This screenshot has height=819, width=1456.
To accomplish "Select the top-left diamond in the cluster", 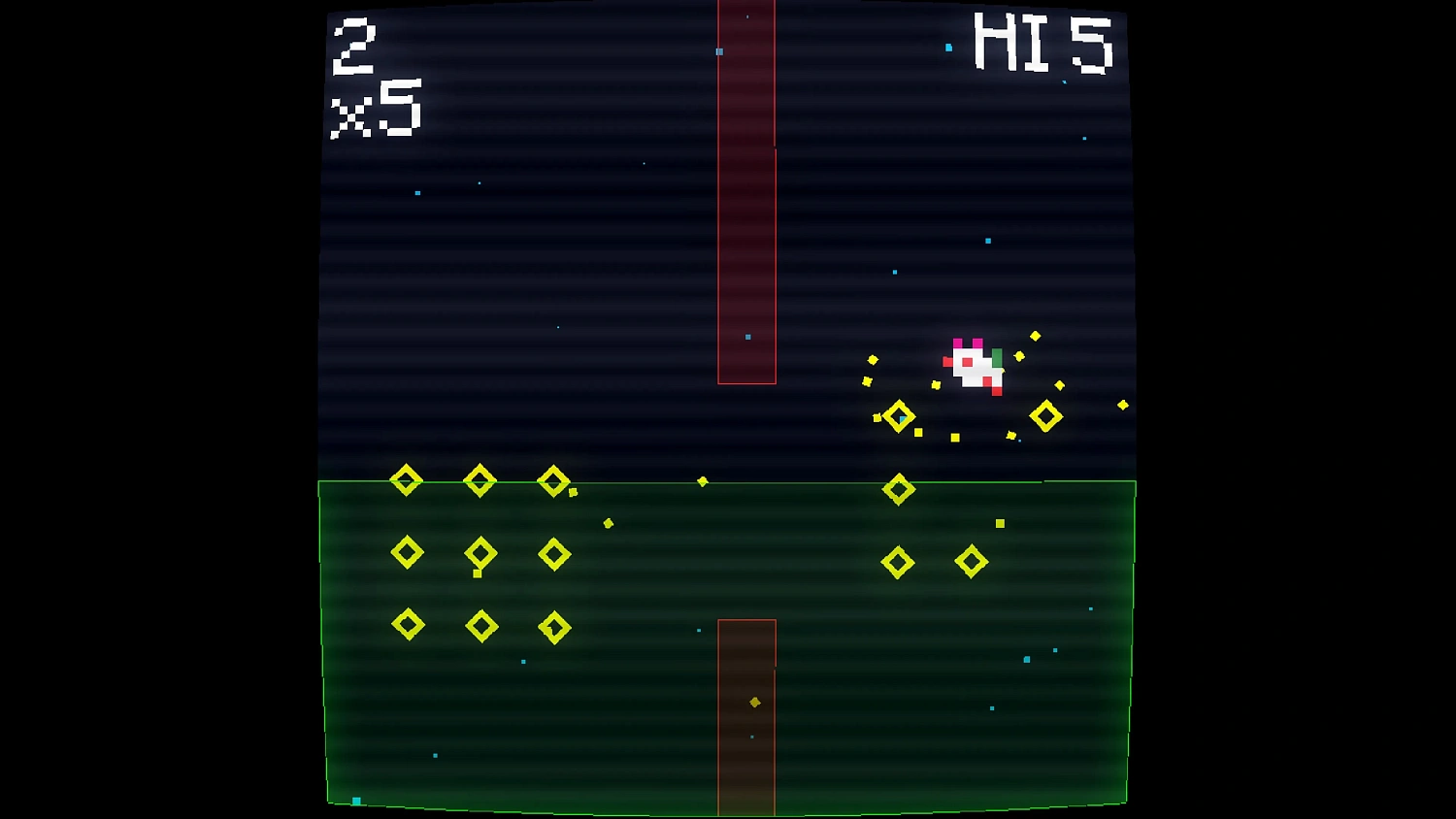I will (x=406, y=478).
